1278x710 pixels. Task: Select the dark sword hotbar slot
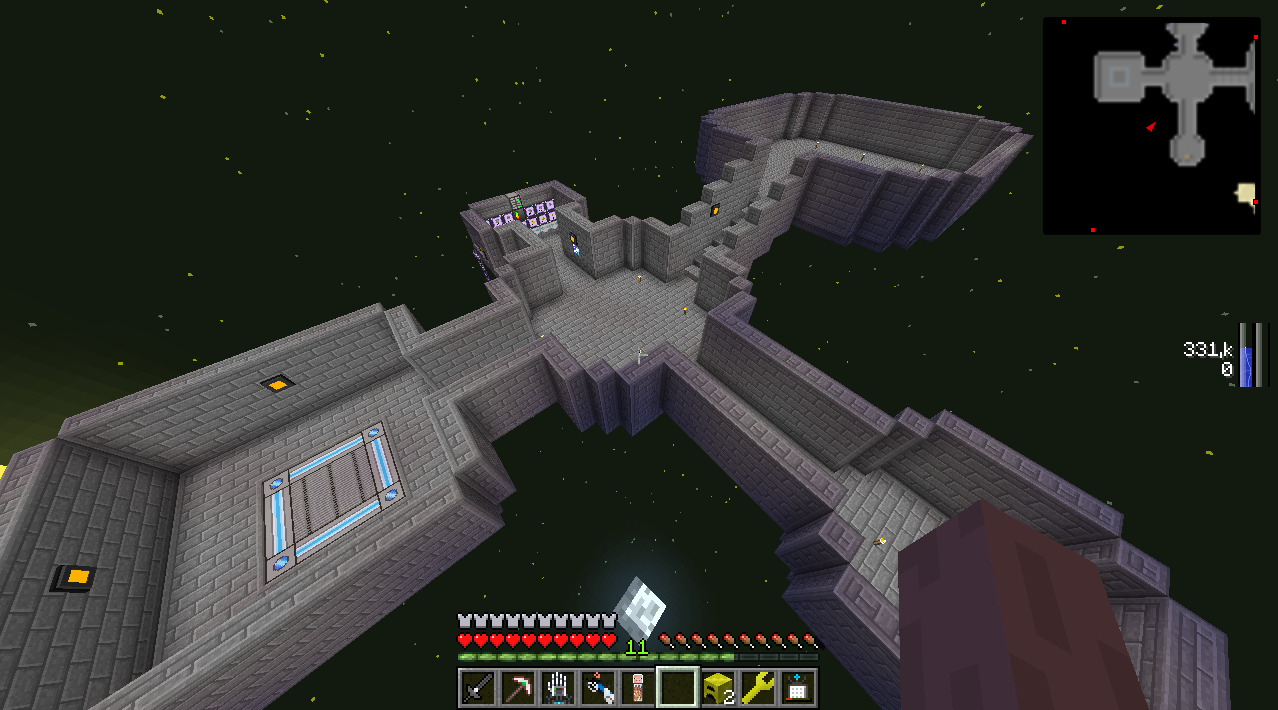pyautogui.click(x=478, y=688)
